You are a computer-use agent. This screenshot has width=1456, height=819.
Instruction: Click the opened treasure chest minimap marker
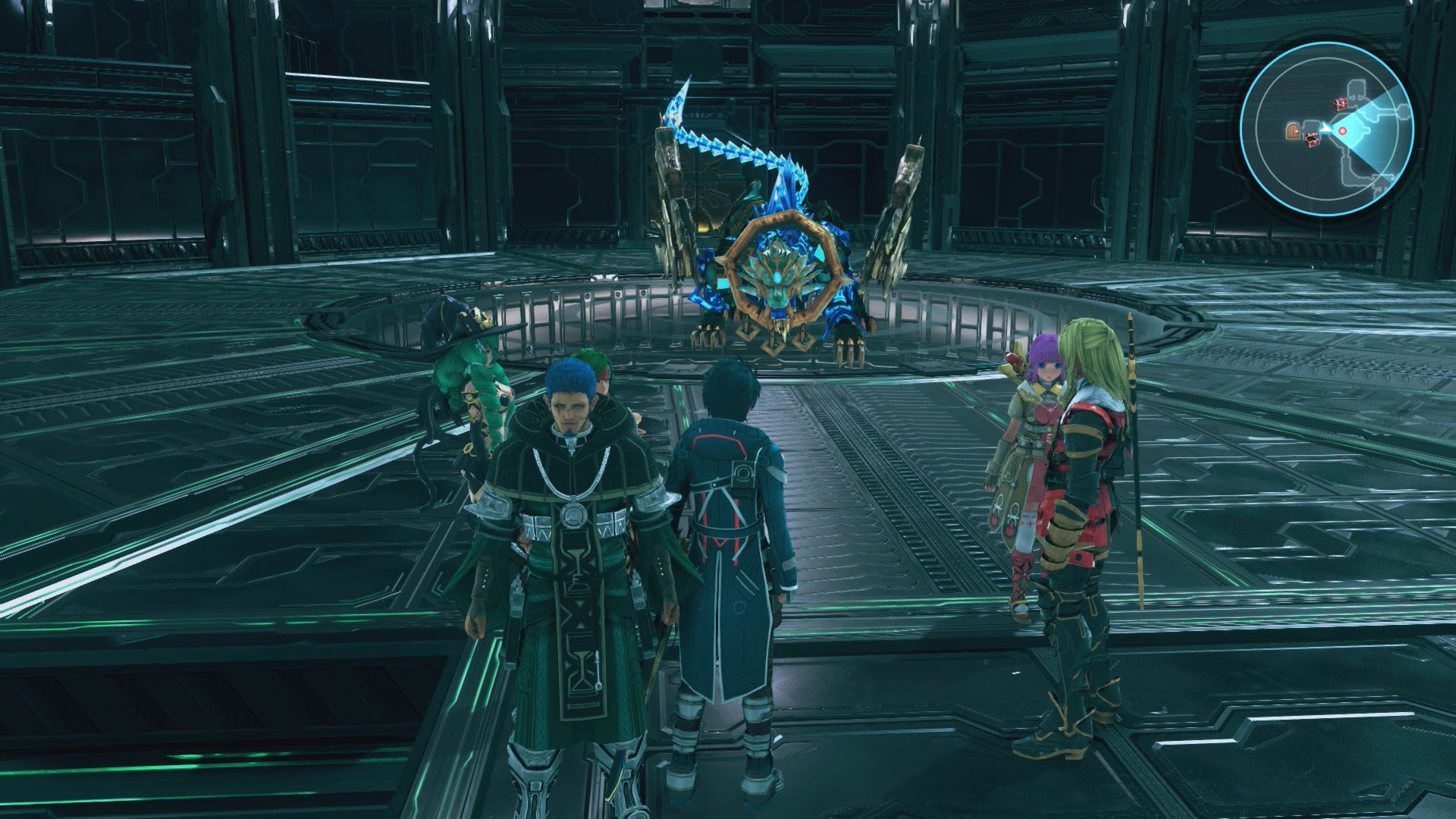[x=1310, y=140]
